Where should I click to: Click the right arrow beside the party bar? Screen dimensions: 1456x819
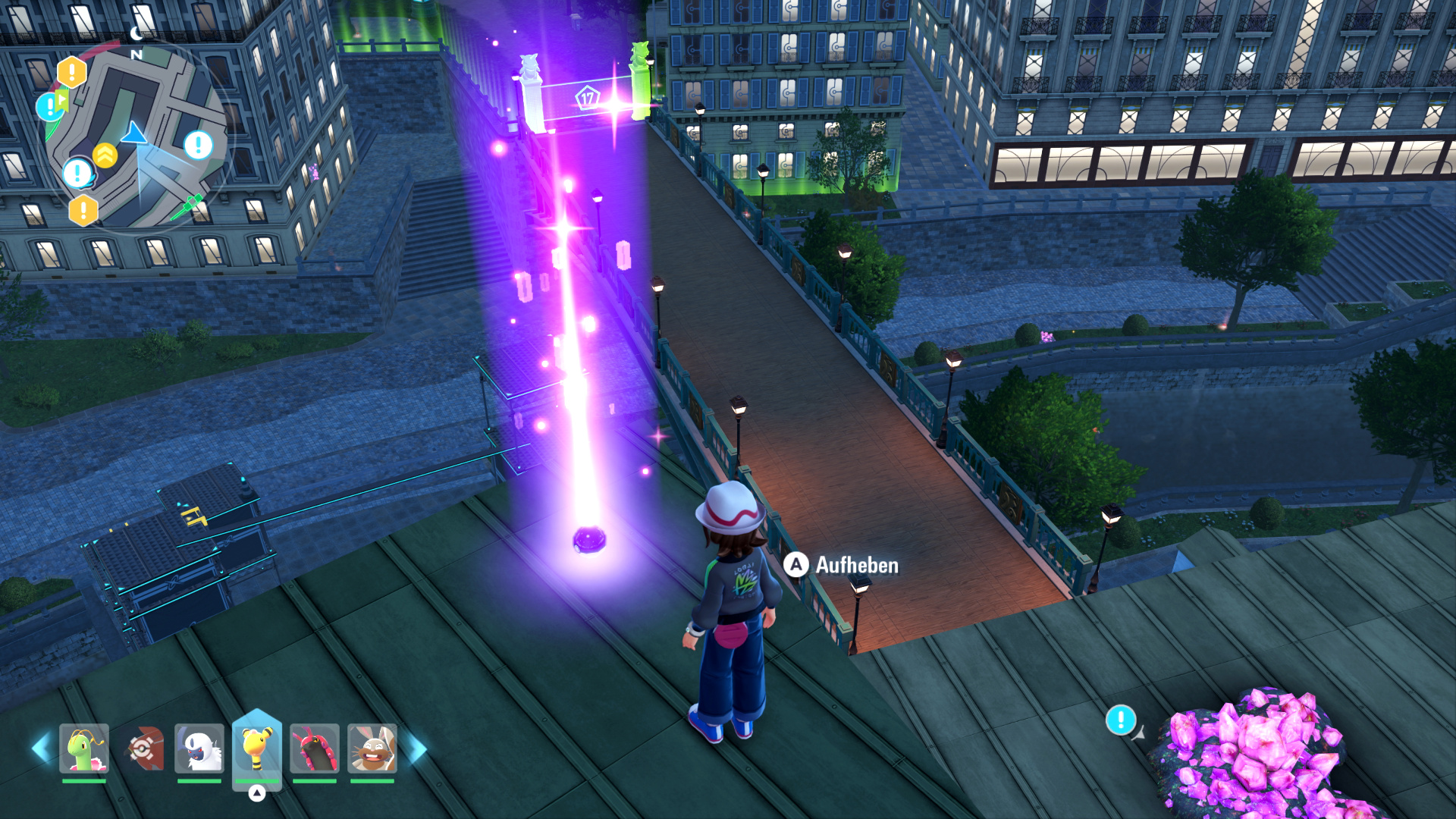(418, 748)
